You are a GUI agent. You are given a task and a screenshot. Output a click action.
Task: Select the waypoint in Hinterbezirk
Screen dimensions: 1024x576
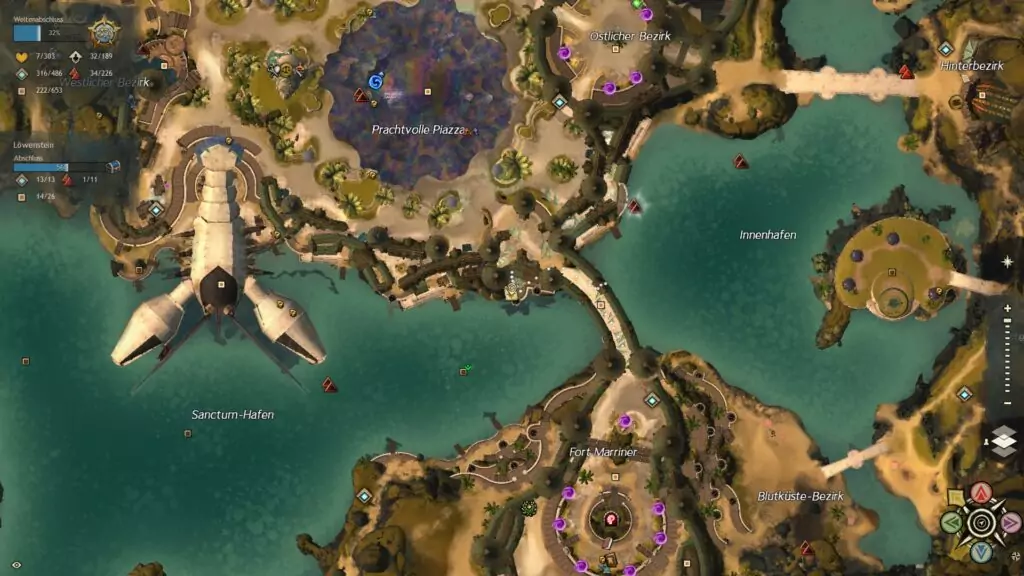click(x=945, y=48)
